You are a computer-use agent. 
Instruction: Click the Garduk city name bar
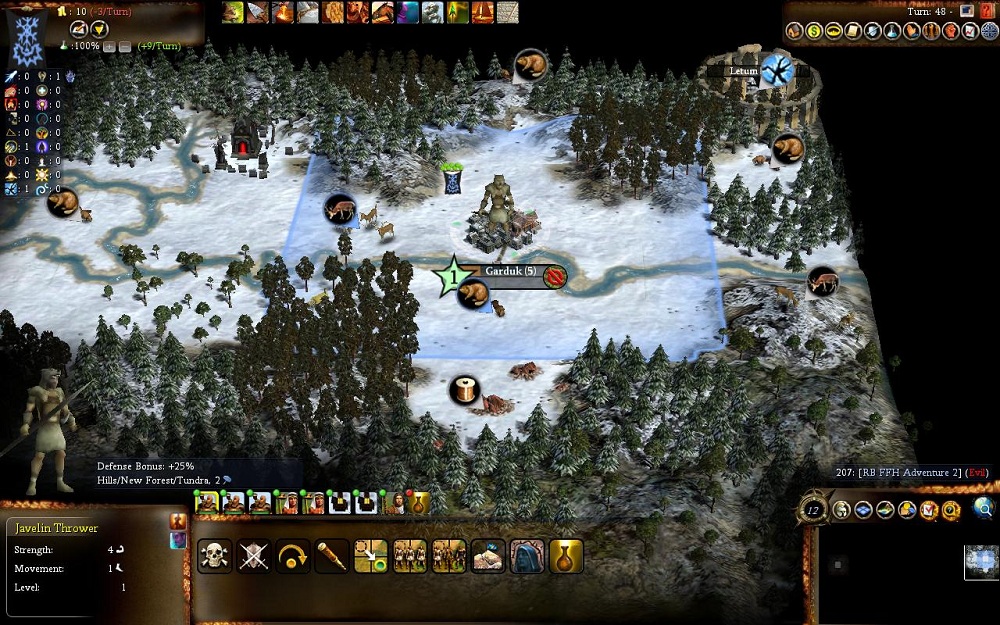[511, 271]
